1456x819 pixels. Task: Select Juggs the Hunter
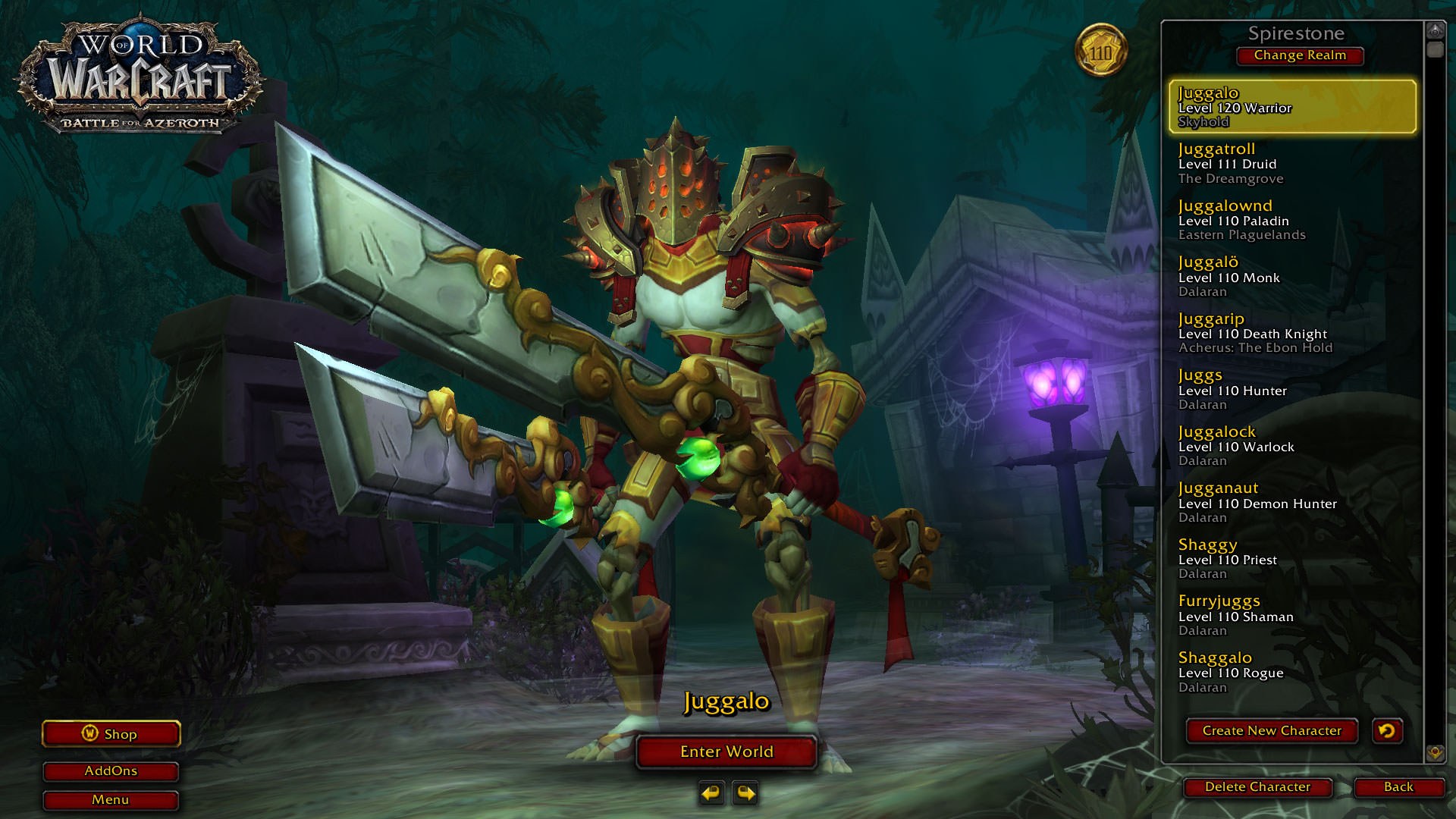pos(1292,390)
